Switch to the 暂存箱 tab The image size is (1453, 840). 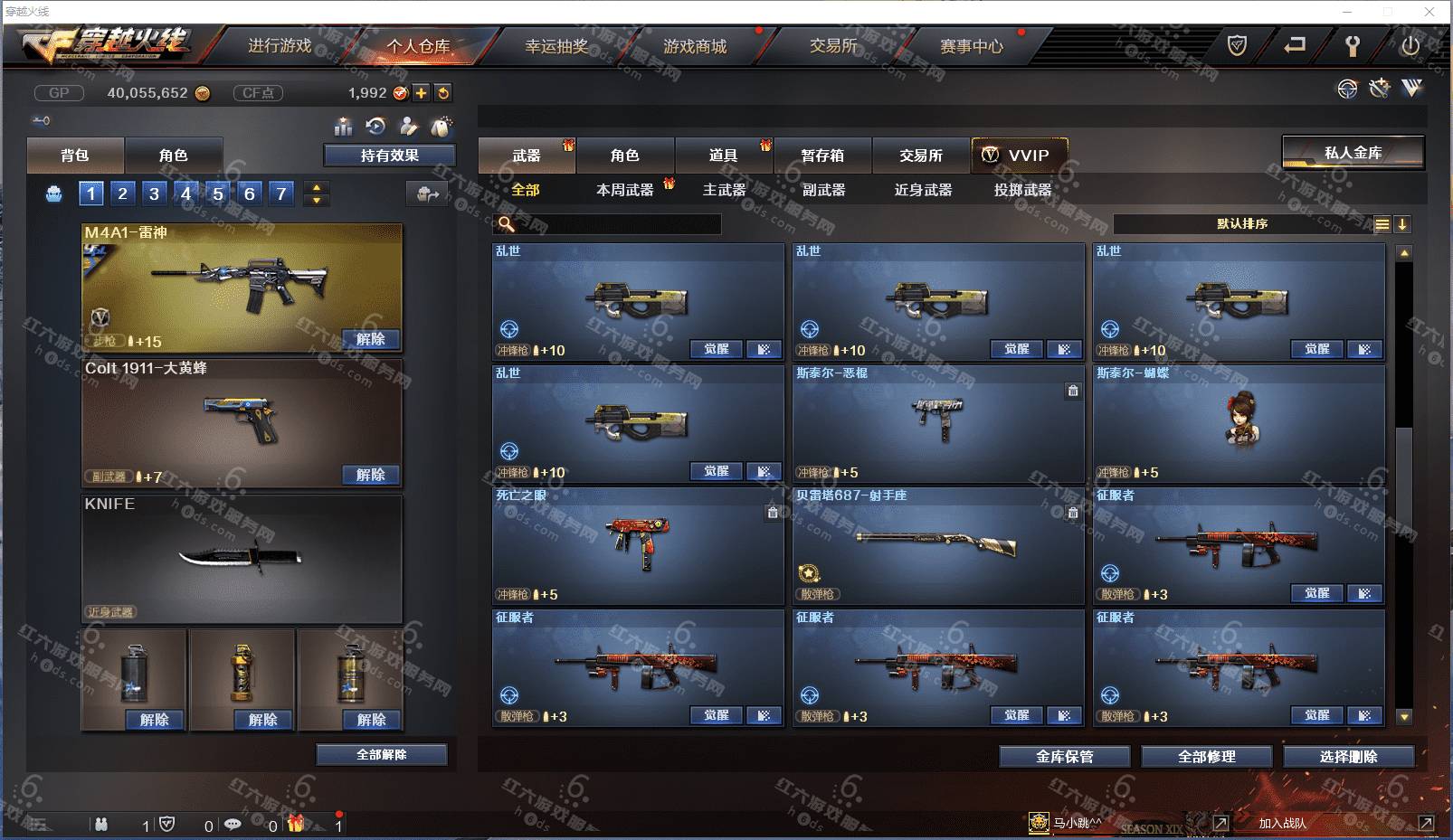tap(822, 156)
